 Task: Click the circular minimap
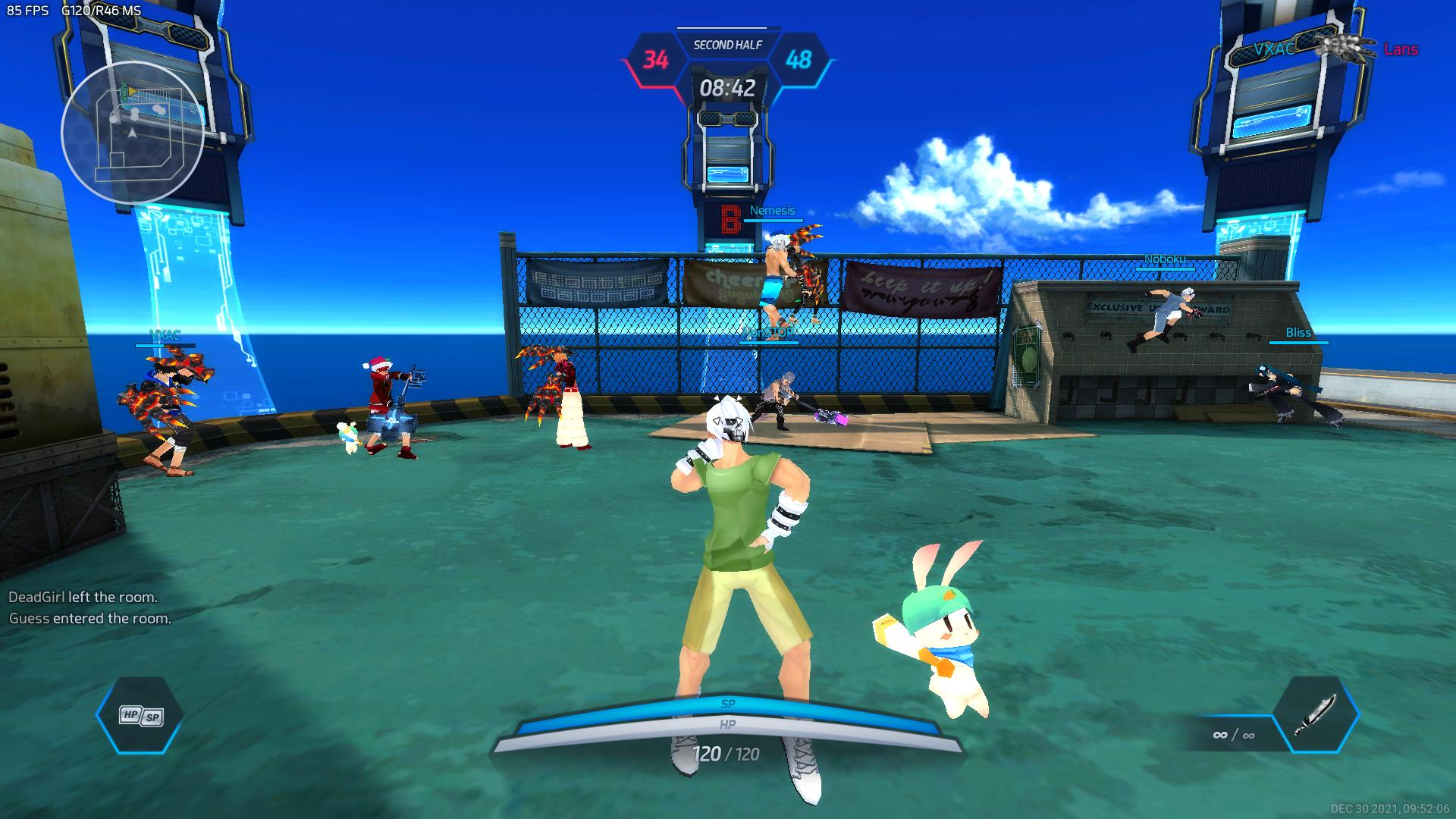point(133,133)
